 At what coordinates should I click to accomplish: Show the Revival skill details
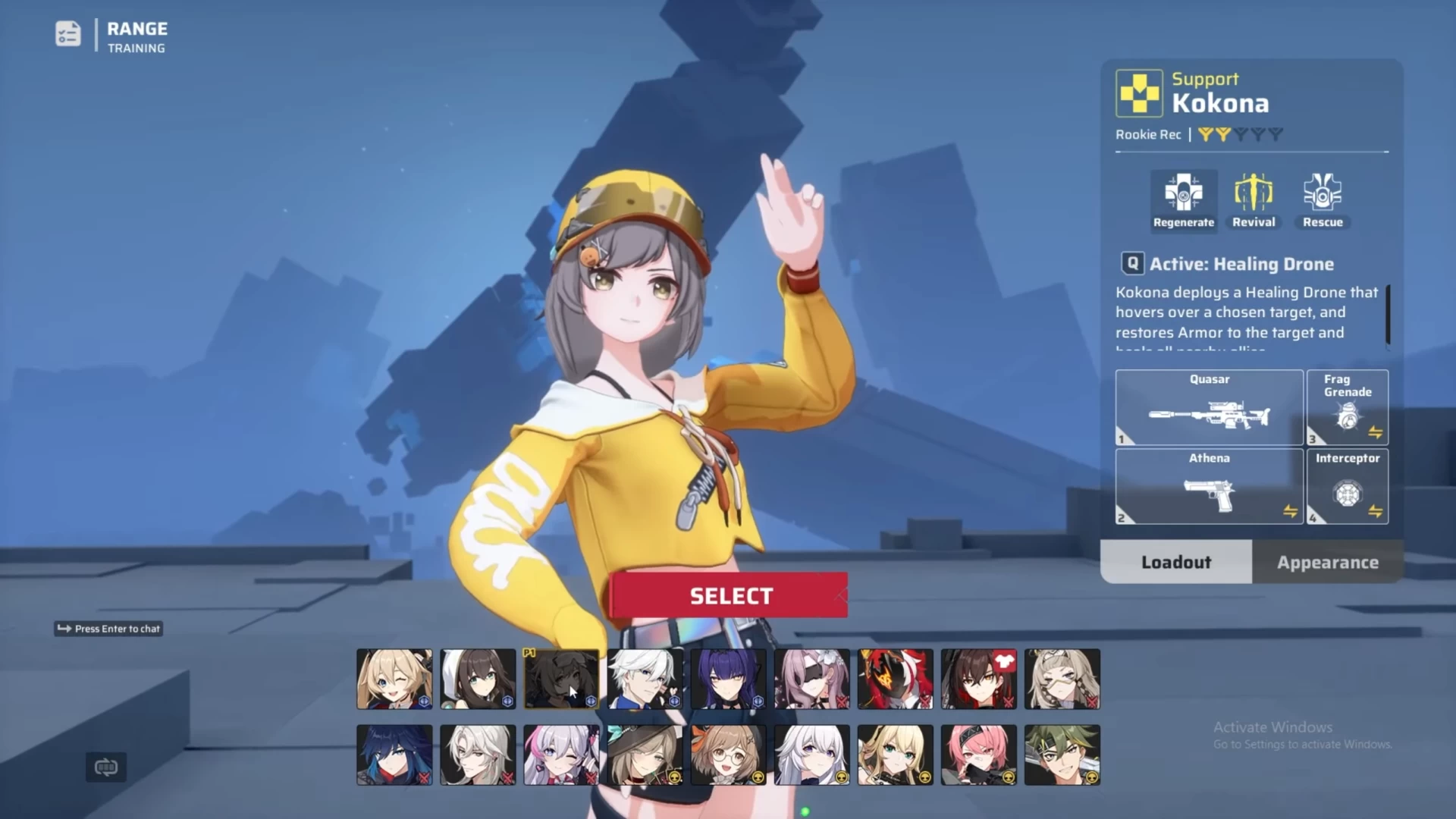click(1253, 200)
